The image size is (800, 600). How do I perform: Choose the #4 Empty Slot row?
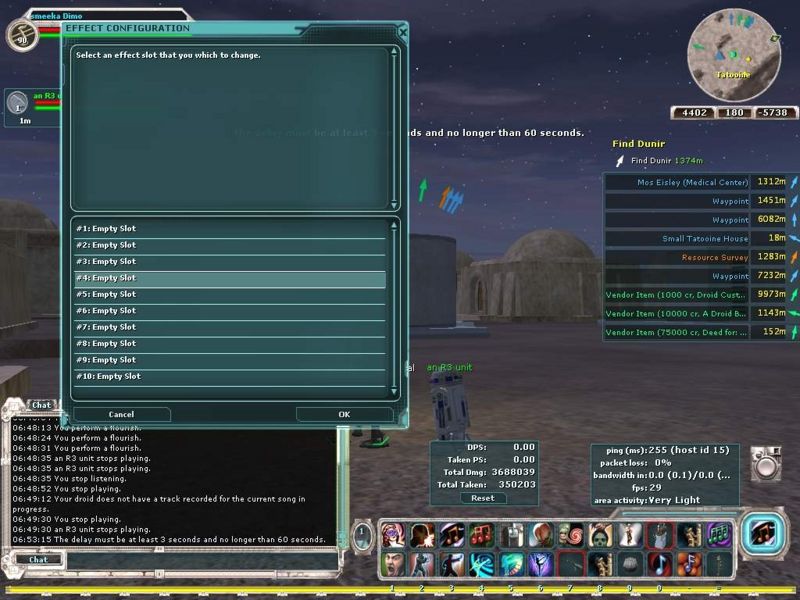[x=230, y=278]
